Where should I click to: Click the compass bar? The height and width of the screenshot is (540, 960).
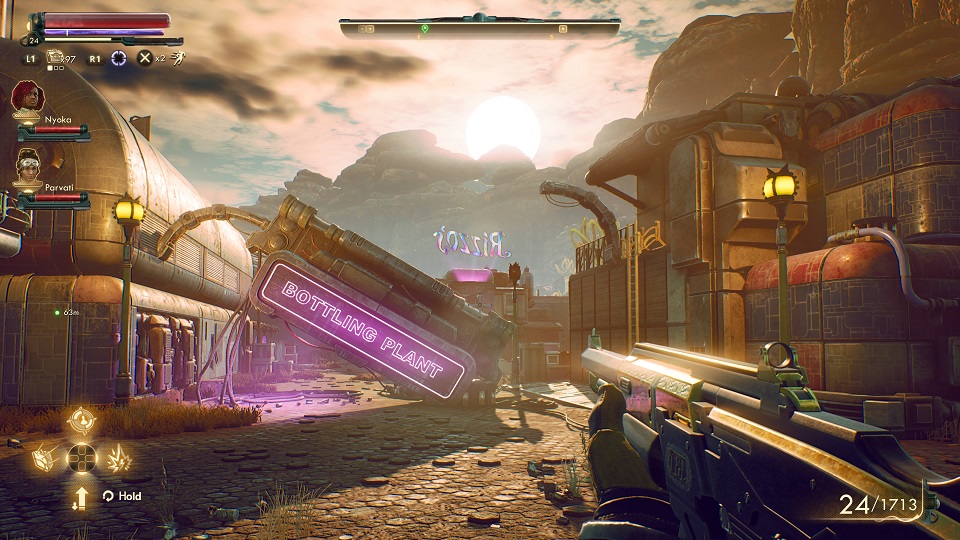click(x=479, y=28)
